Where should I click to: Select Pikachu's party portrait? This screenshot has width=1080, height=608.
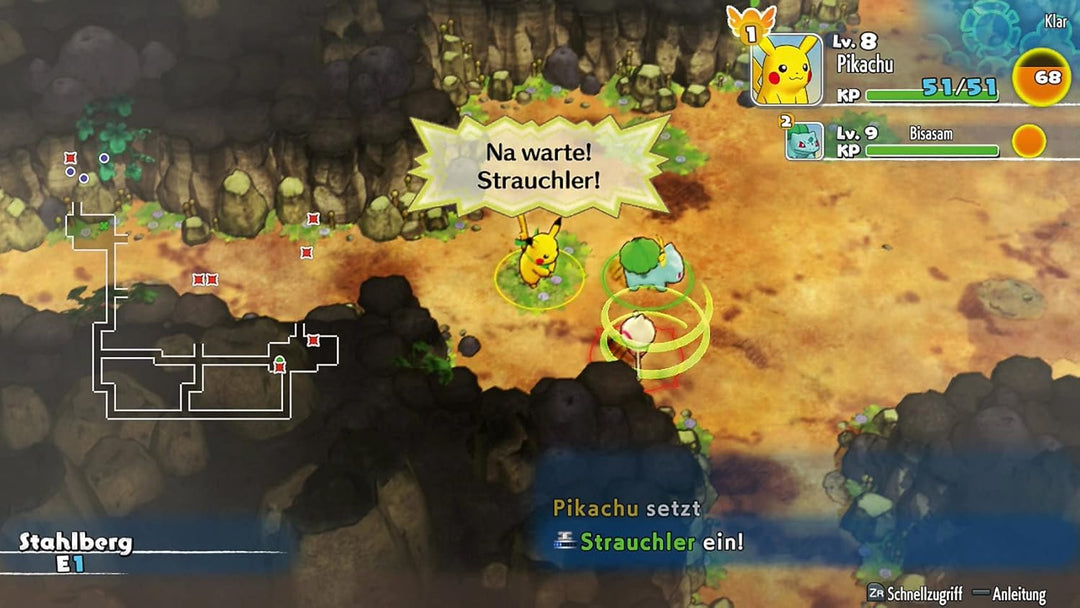pos(787,68)
